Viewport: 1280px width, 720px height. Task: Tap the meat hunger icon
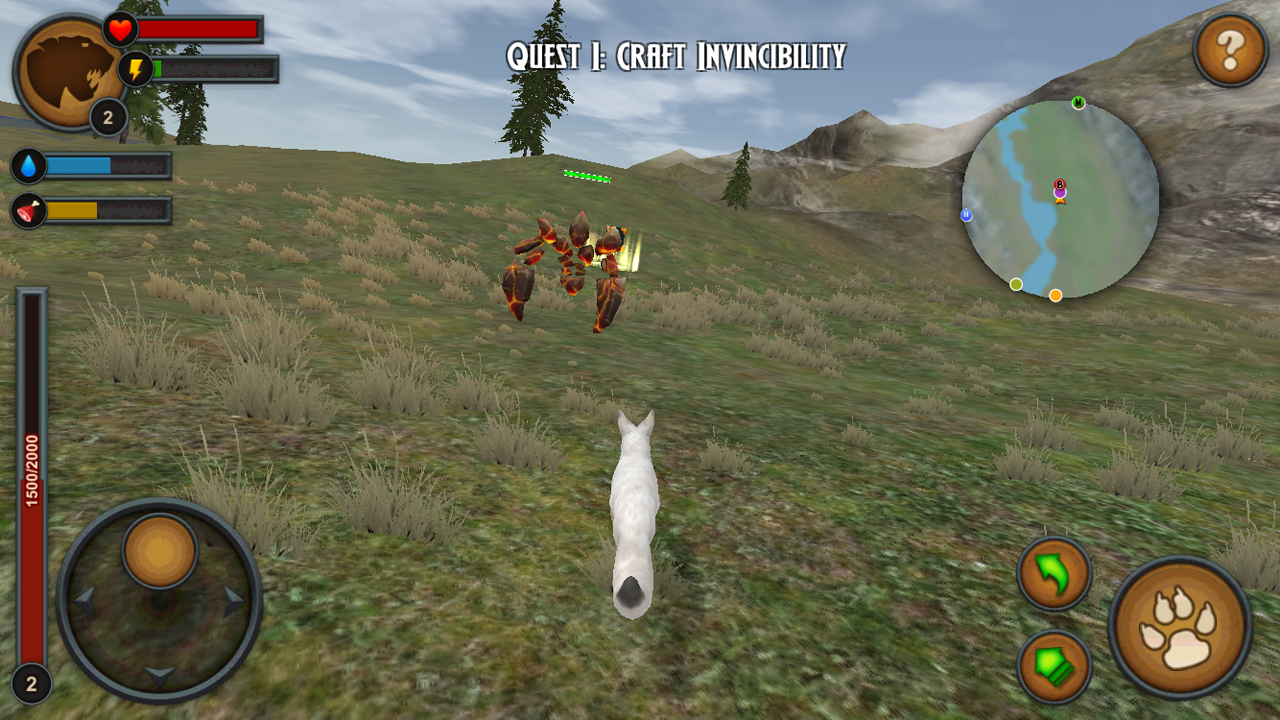[28, 212]
